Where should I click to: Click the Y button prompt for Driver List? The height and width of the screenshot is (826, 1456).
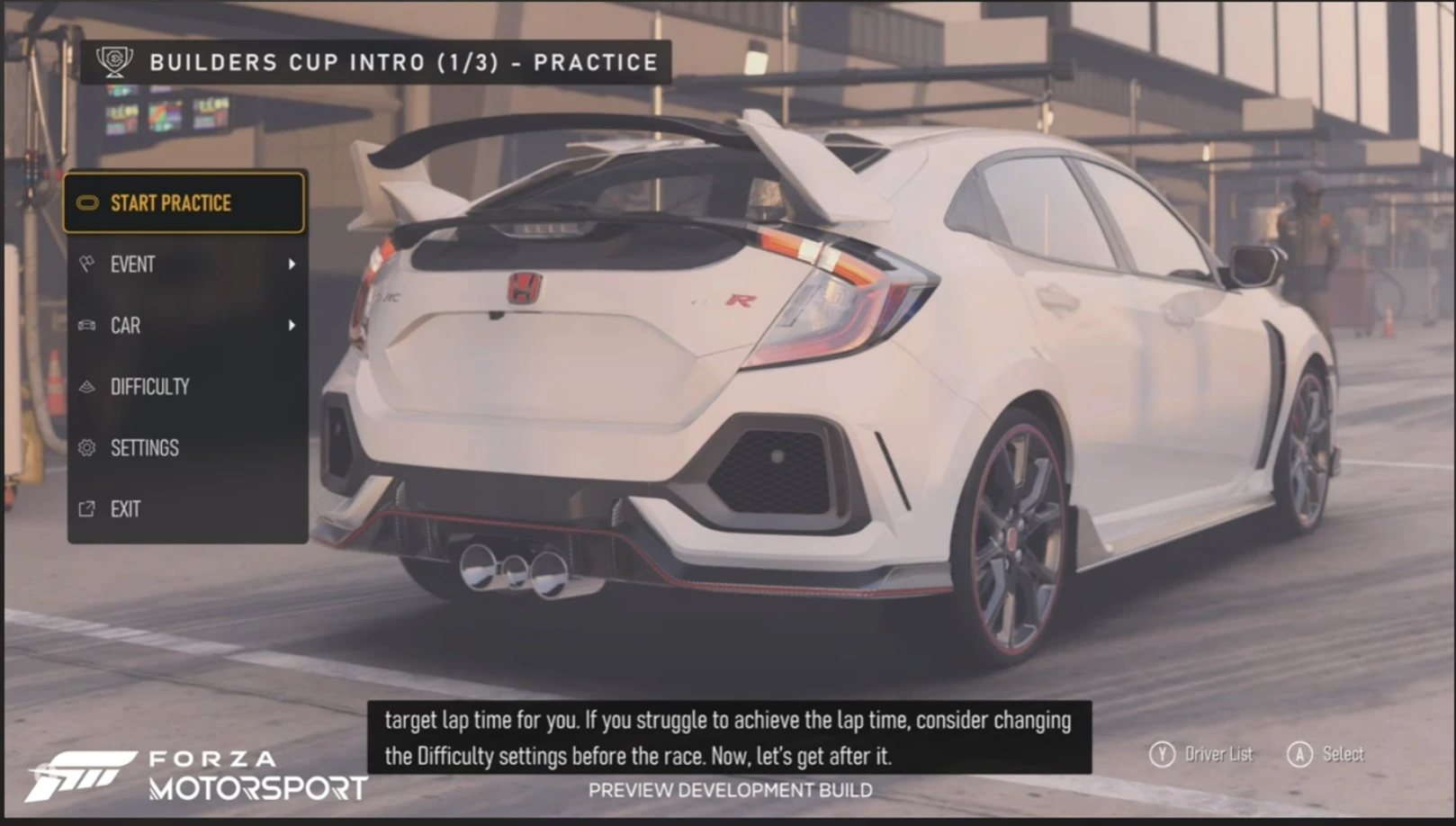coord(1164,754)
